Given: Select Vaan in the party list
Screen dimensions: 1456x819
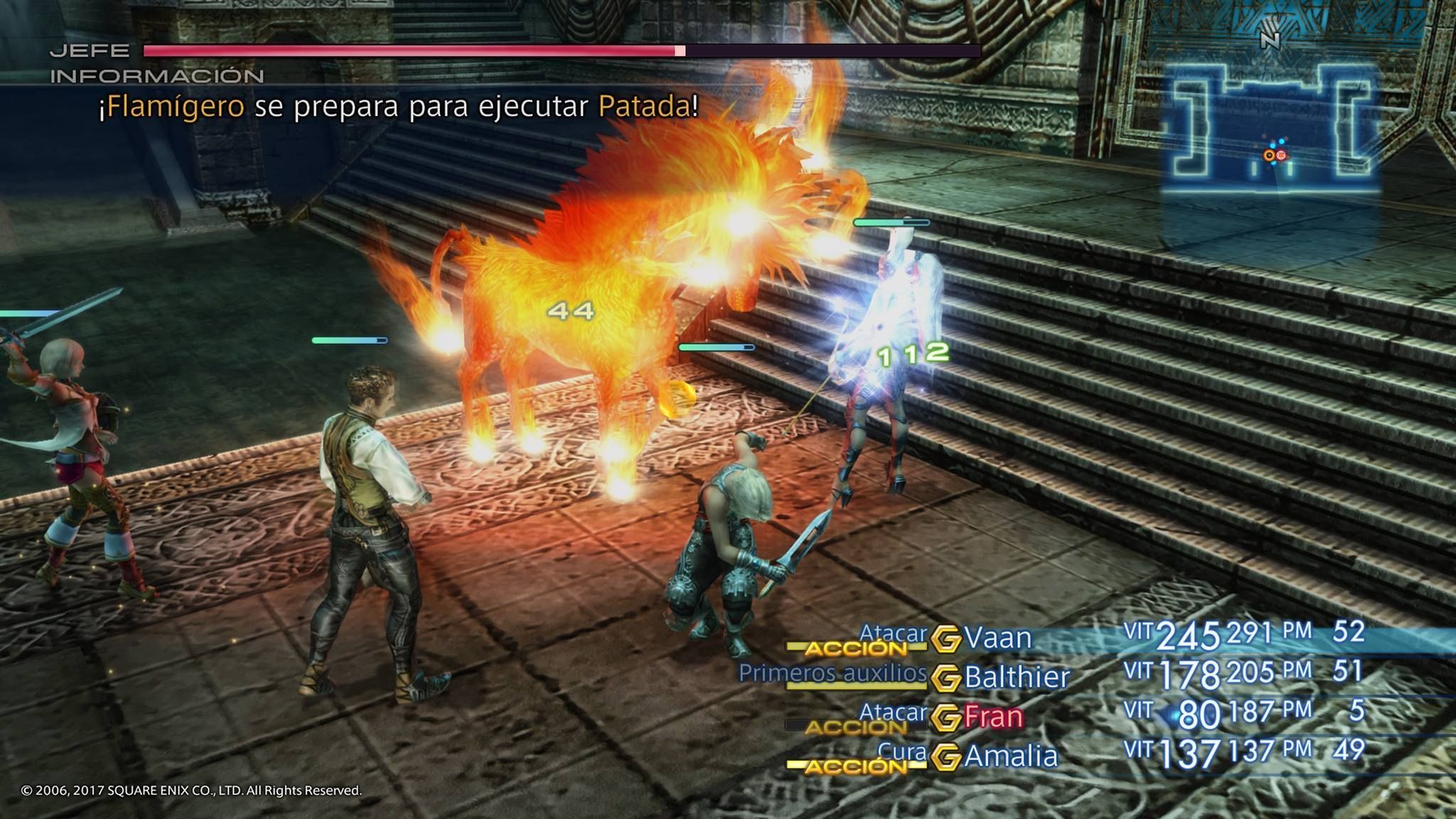Looking at the screenshot, I should tap(997, 638).
